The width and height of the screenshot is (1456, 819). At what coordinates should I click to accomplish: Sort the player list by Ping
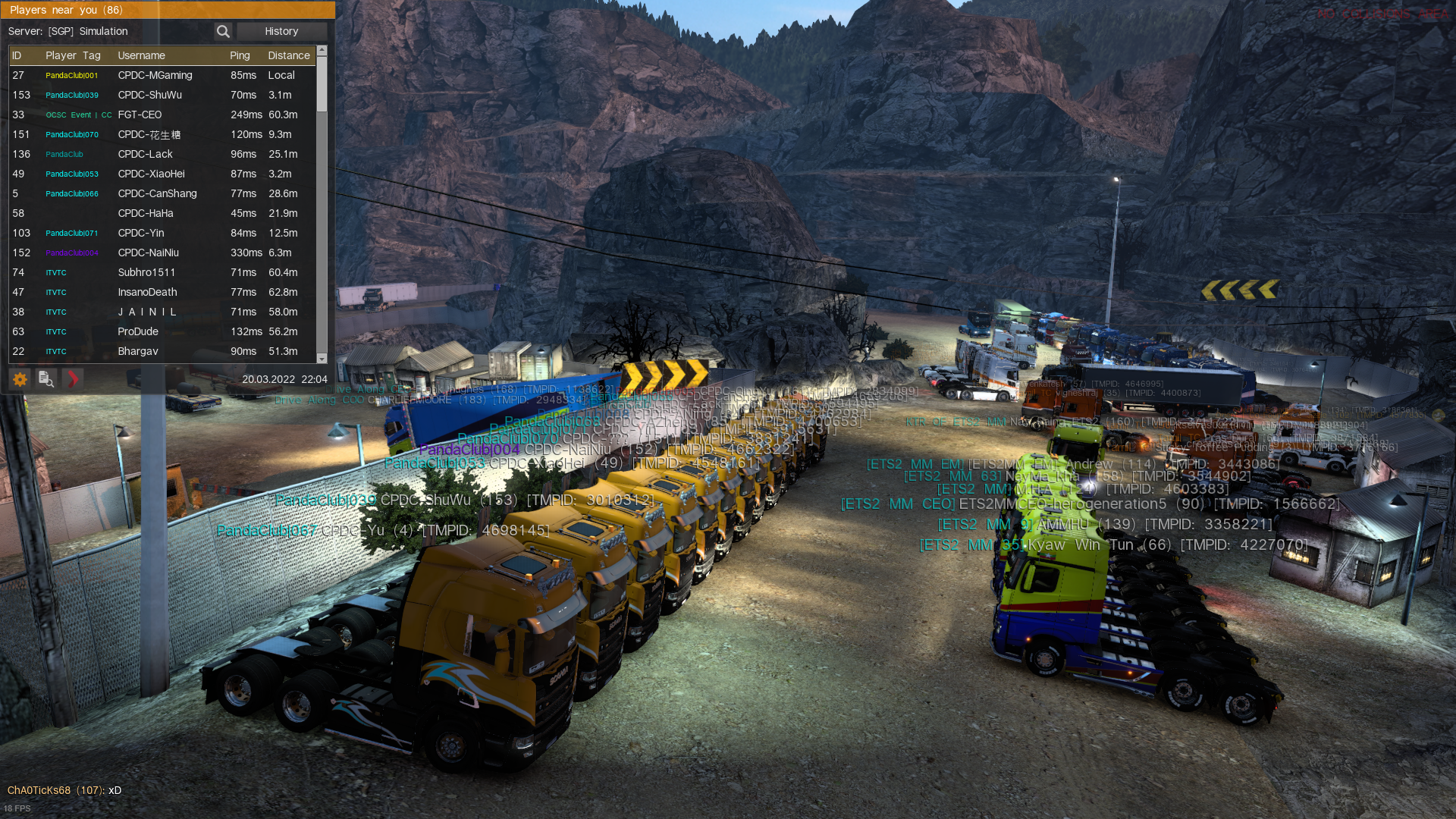[240, 55]
